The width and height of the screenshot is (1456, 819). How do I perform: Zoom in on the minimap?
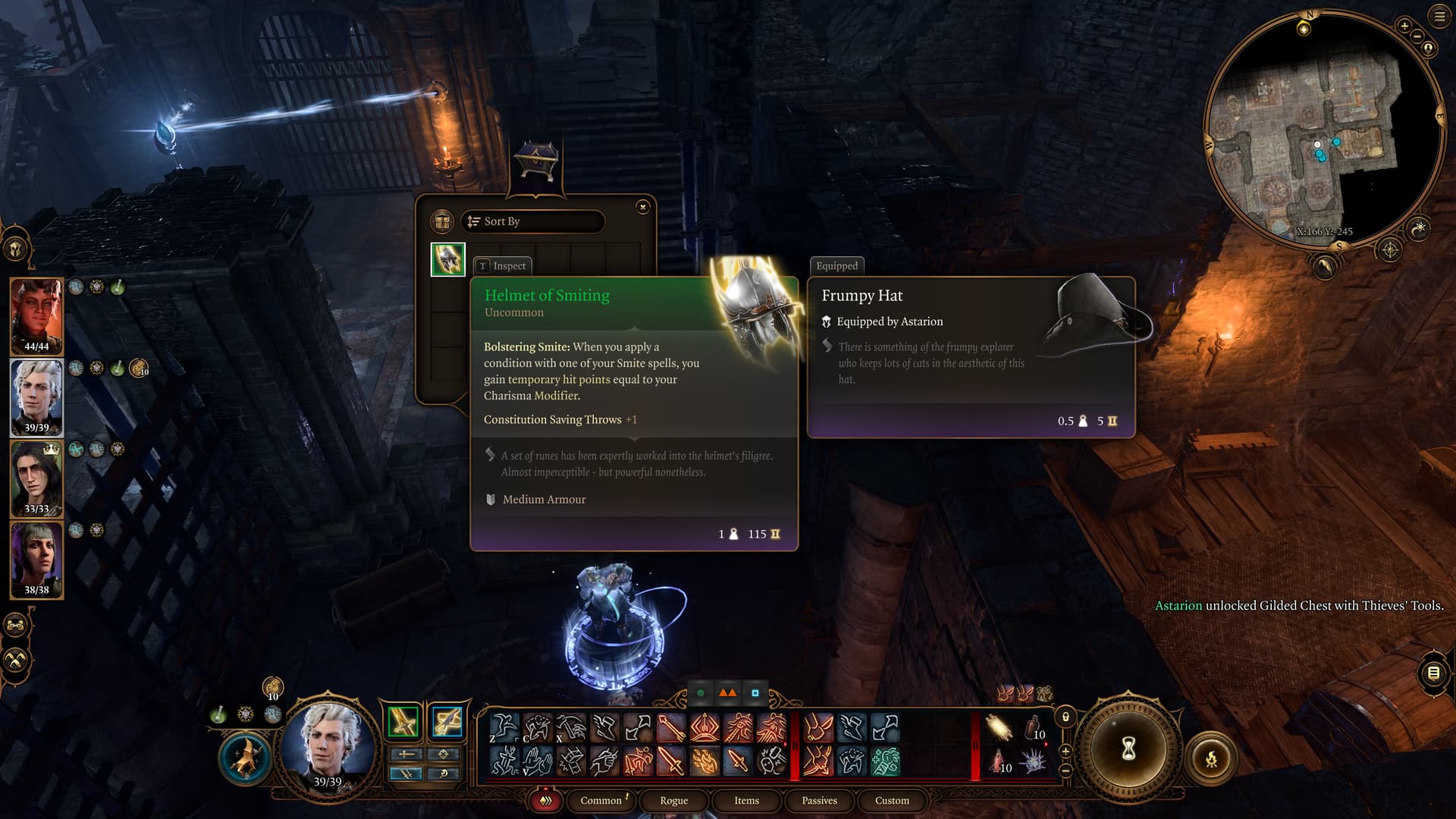pyautogui.click(x=1404, y=26)
